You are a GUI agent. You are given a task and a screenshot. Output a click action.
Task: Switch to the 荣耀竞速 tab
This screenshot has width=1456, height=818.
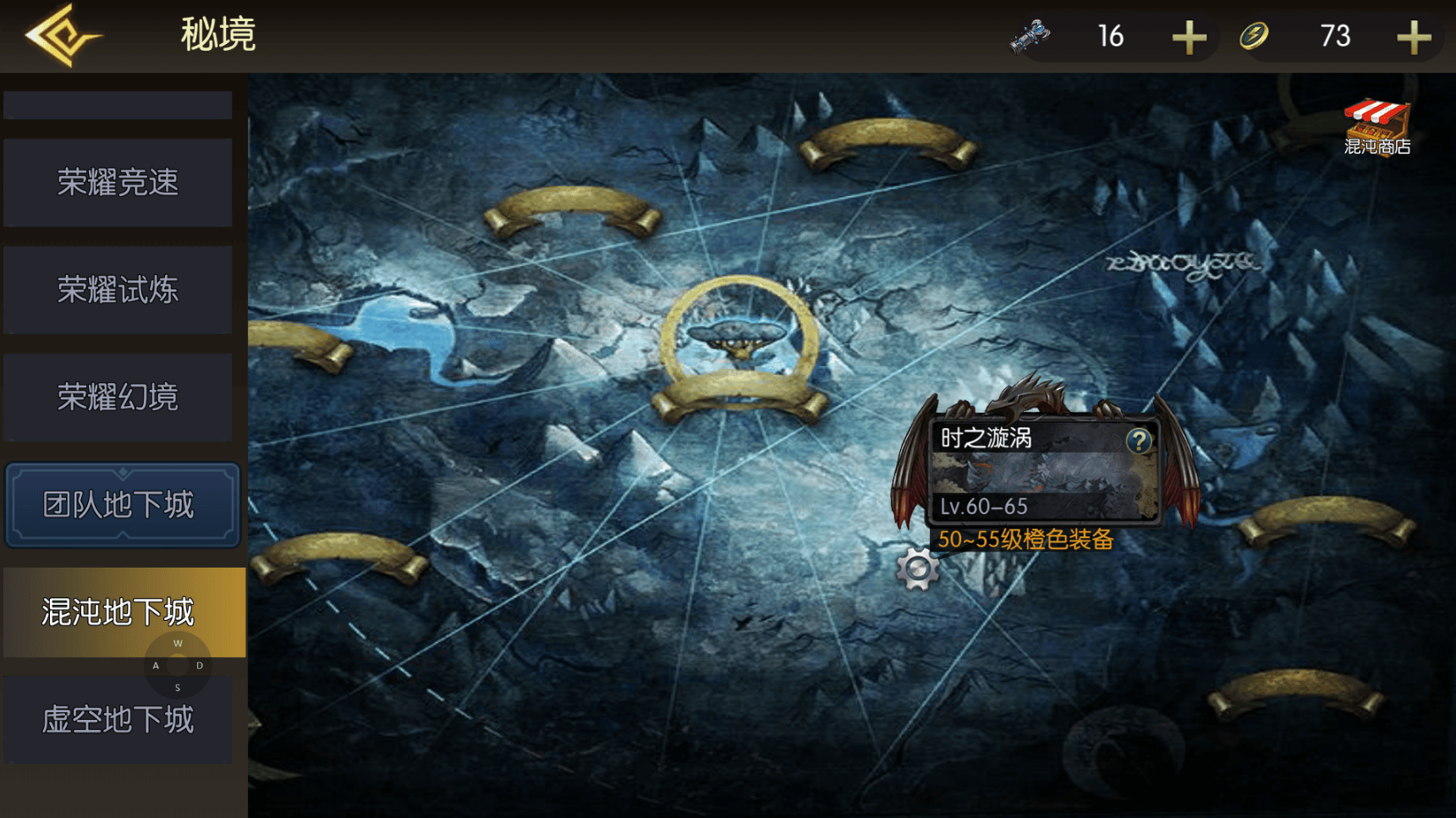point(118,183)
